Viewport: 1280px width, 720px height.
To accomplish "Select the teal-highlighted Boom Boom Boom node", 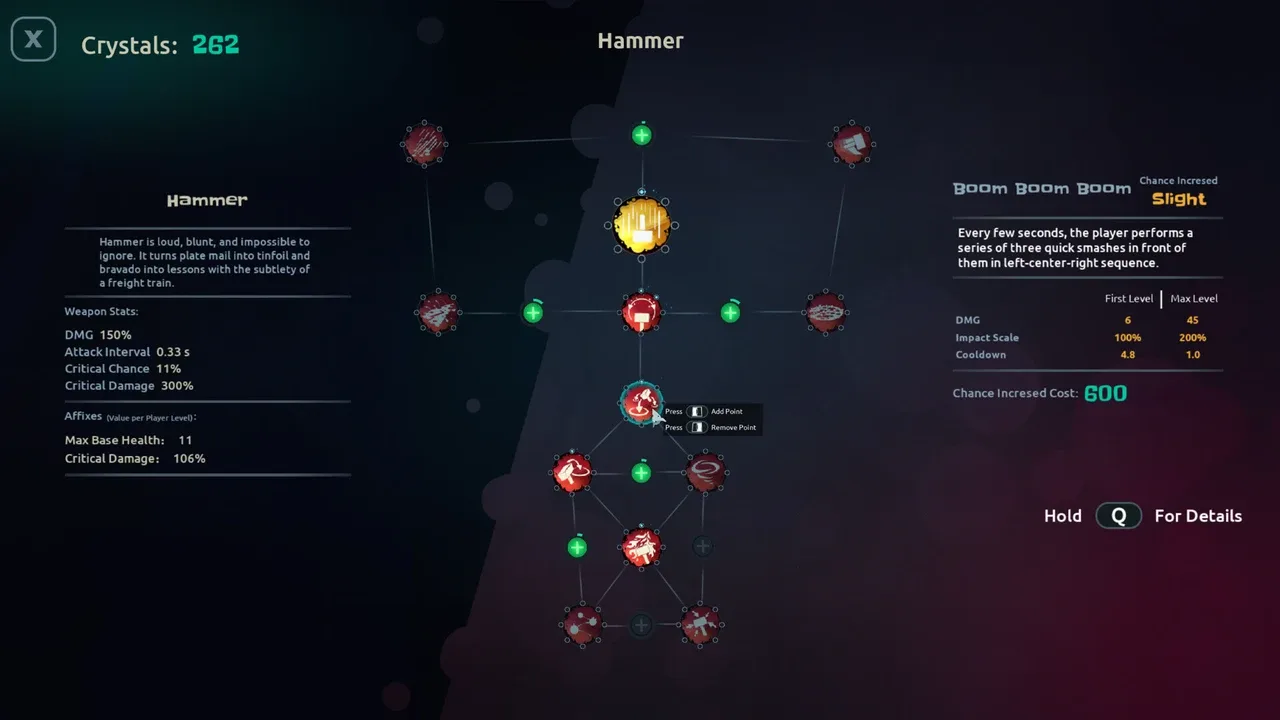I will 640,403.
